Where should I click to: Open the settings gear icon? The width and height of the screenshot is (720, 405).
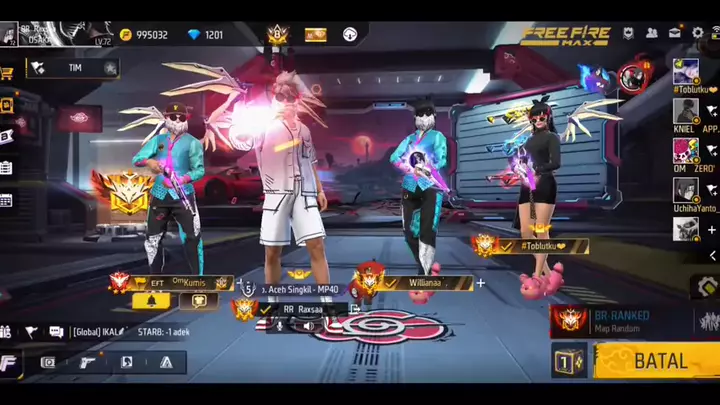click(697, 33)
